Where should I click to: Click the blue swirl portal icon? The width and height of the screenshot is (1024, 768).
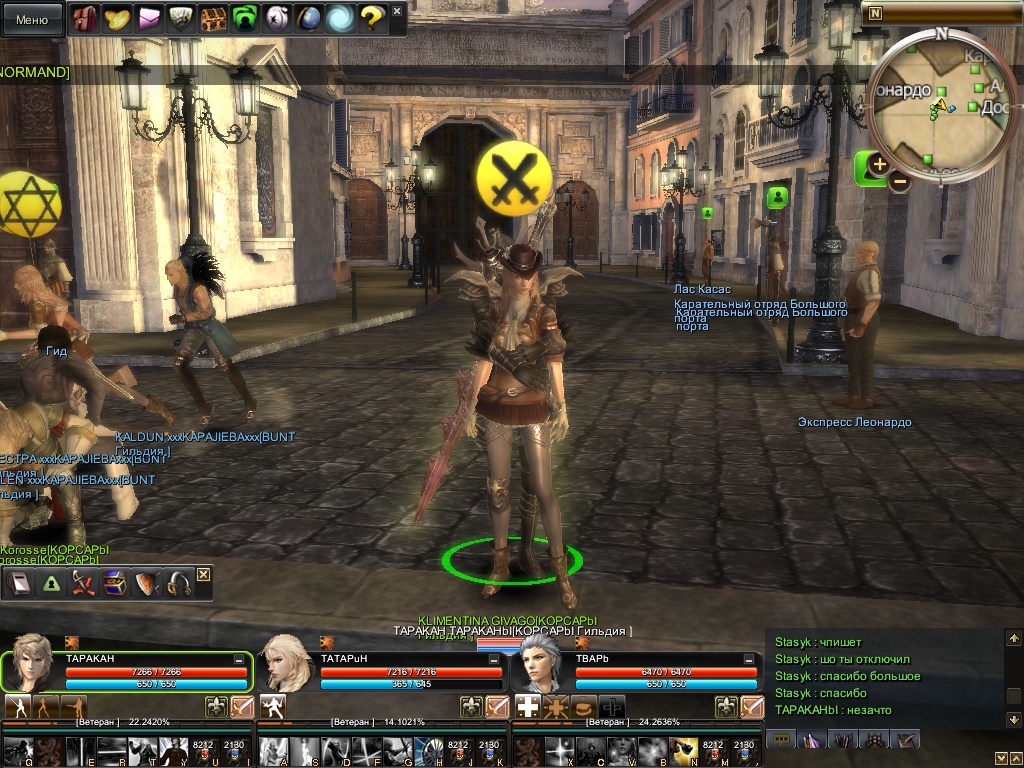pyautogui.click(x=341, y=17)
